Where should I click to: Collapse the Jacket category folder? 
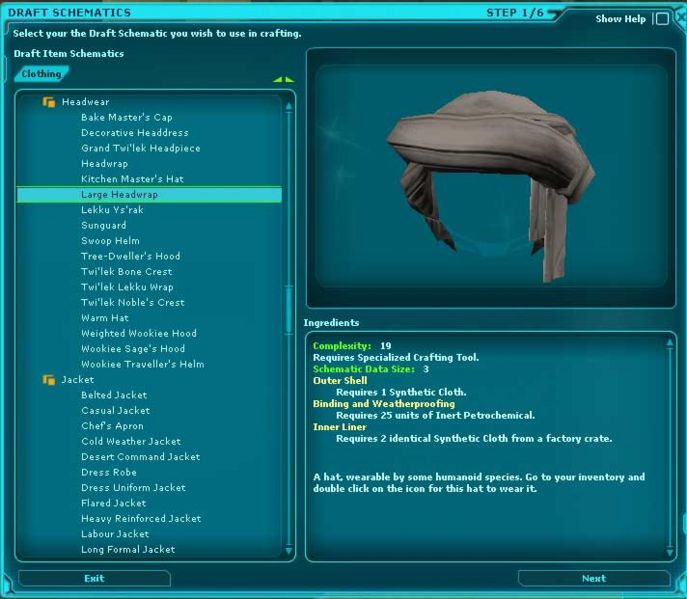[48, 380]
